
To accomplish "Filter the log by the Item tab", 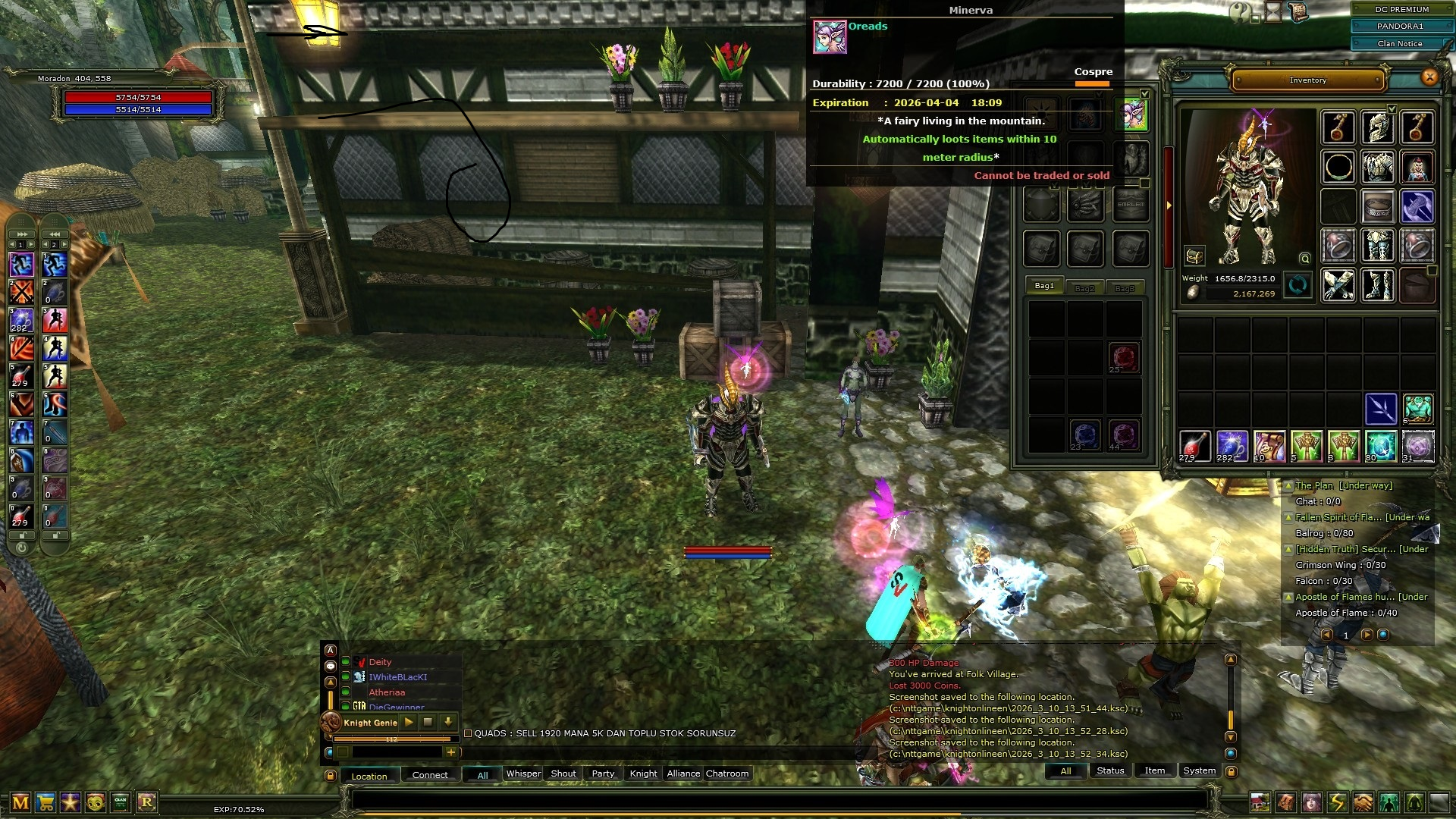I will [x=1154, y=770].
